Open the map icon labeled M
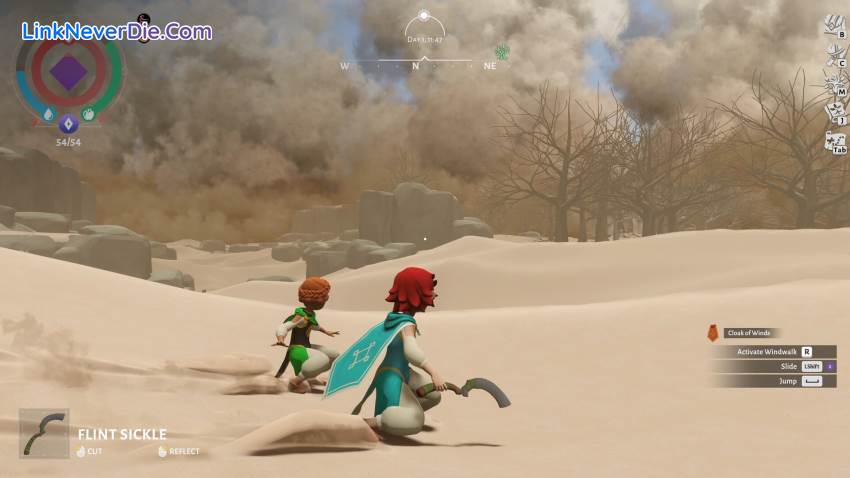The width and height of the screenshot is (850, 478). (833, 84)
